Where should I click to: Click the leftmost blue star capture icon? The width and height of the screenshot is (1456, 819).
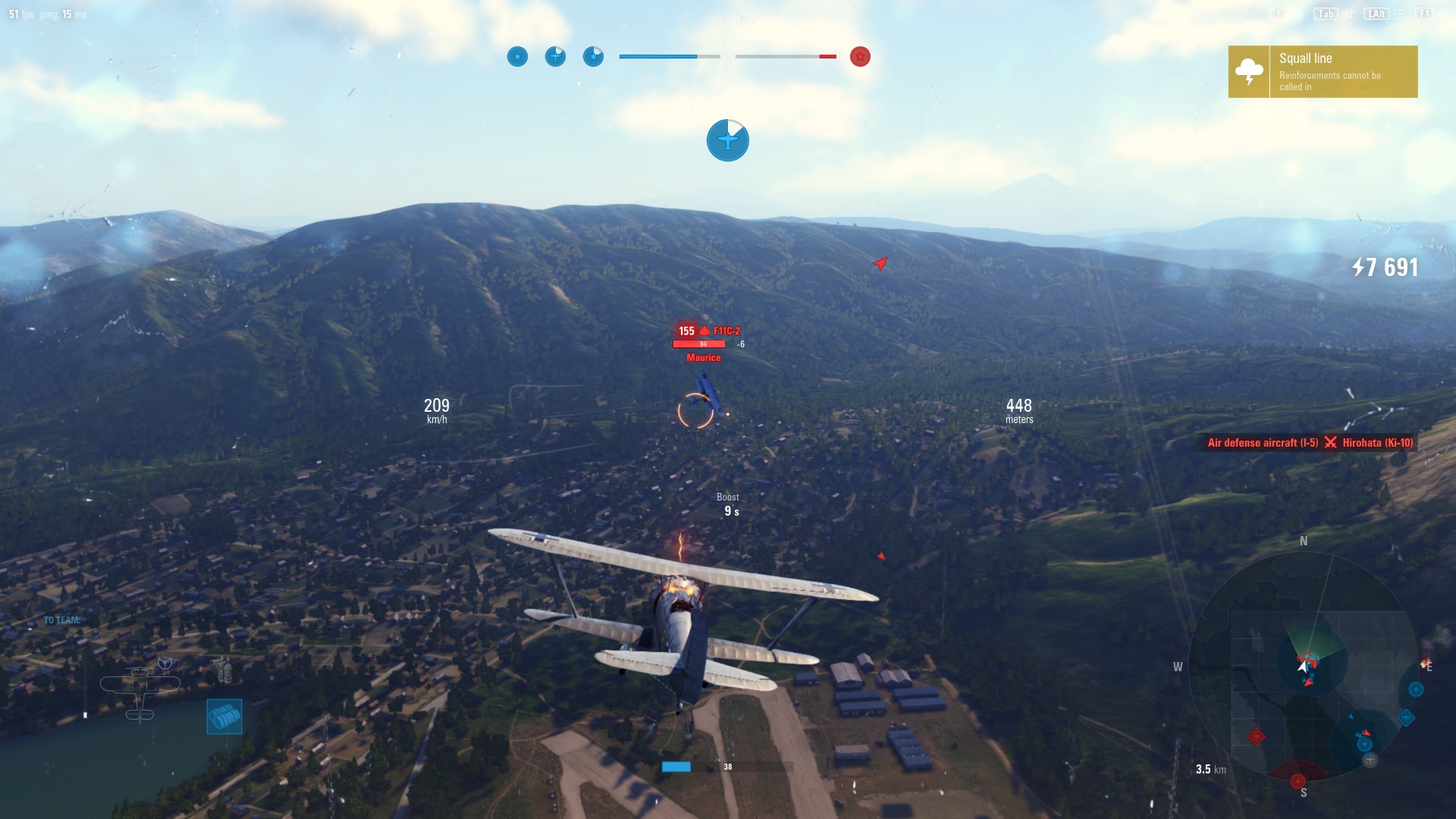pos(518,56)
